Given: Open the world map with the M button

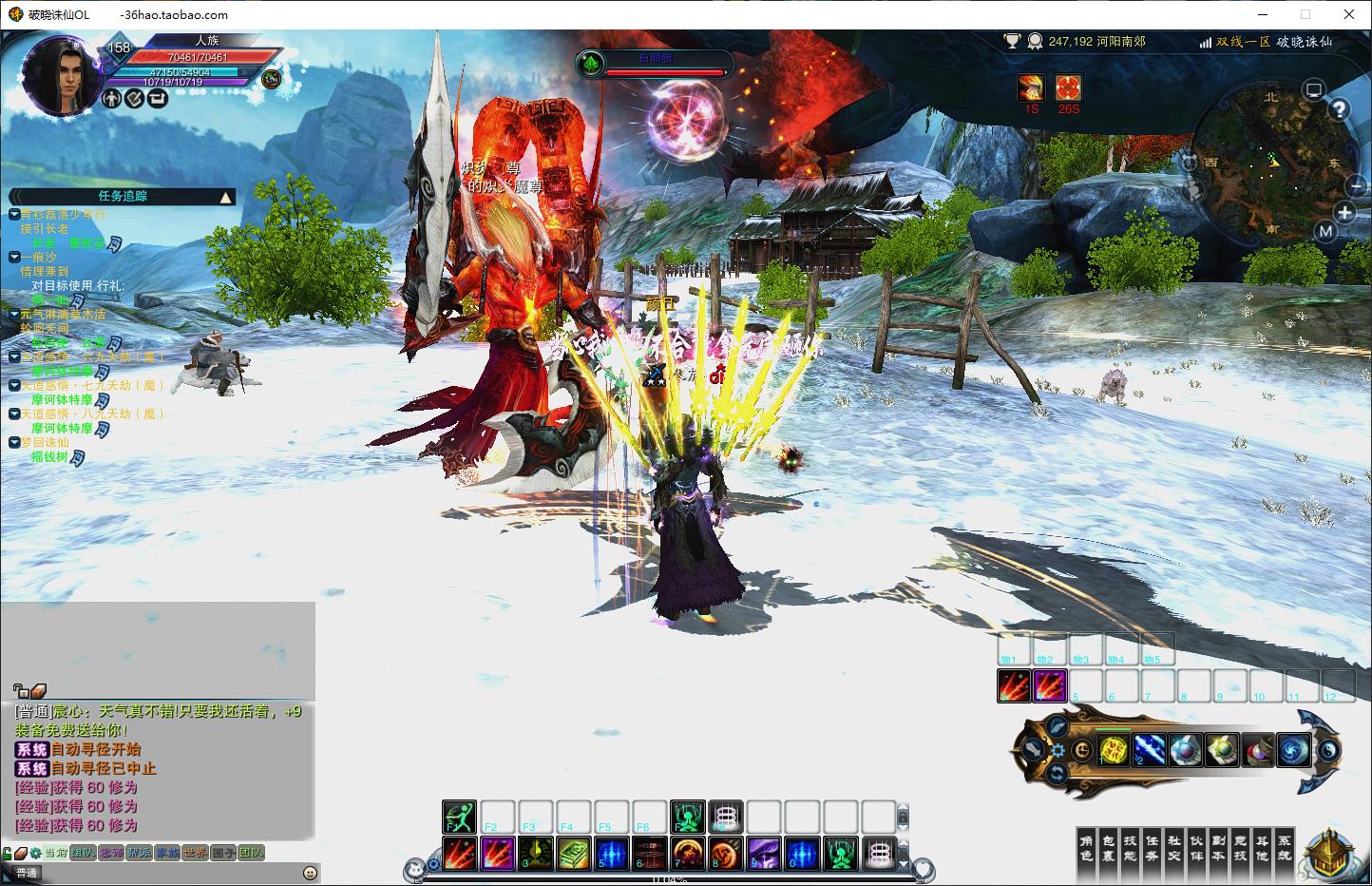Looking at the screenshot, I should click(1326, 232).
